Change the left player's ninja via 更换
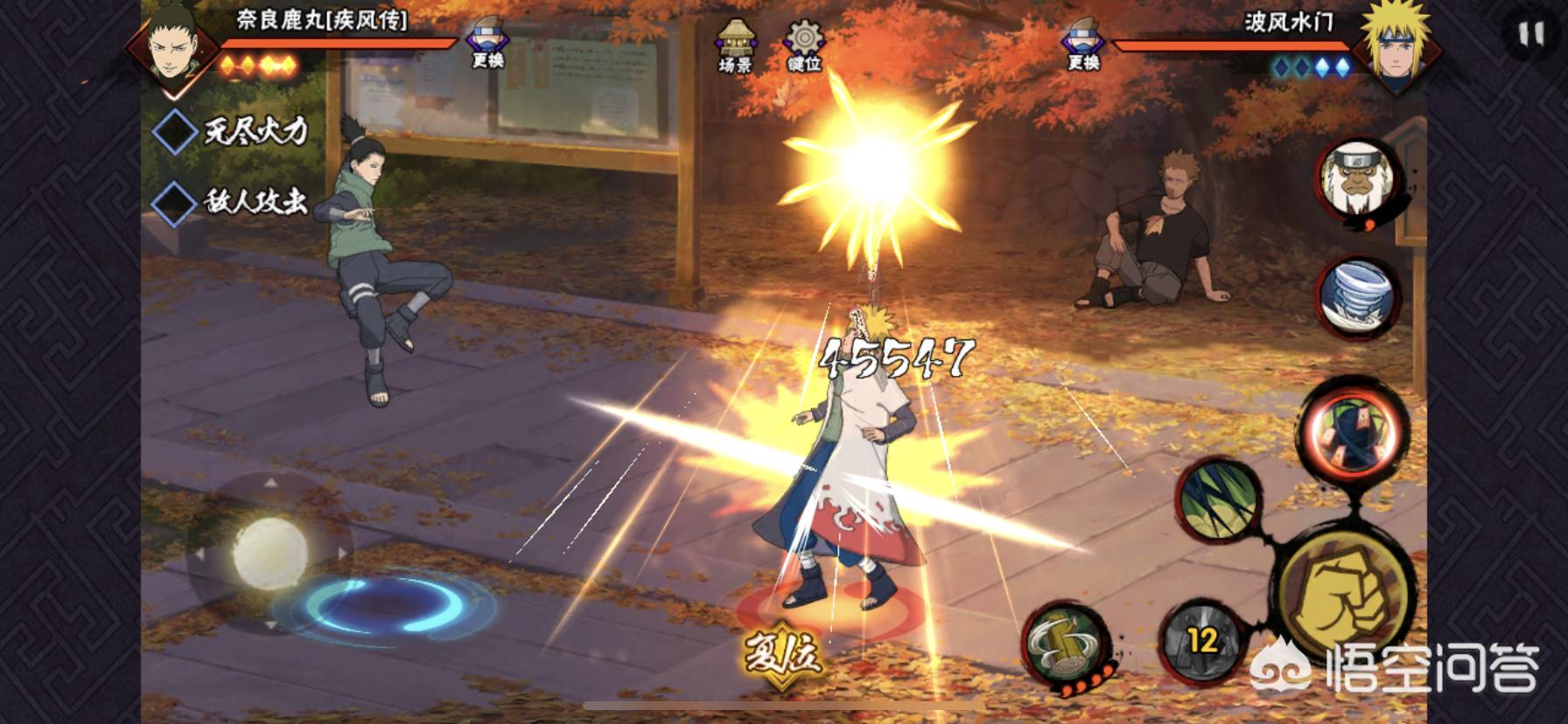Image resolution: width=1568 pixels, height=724 pixels. [486, 44]
